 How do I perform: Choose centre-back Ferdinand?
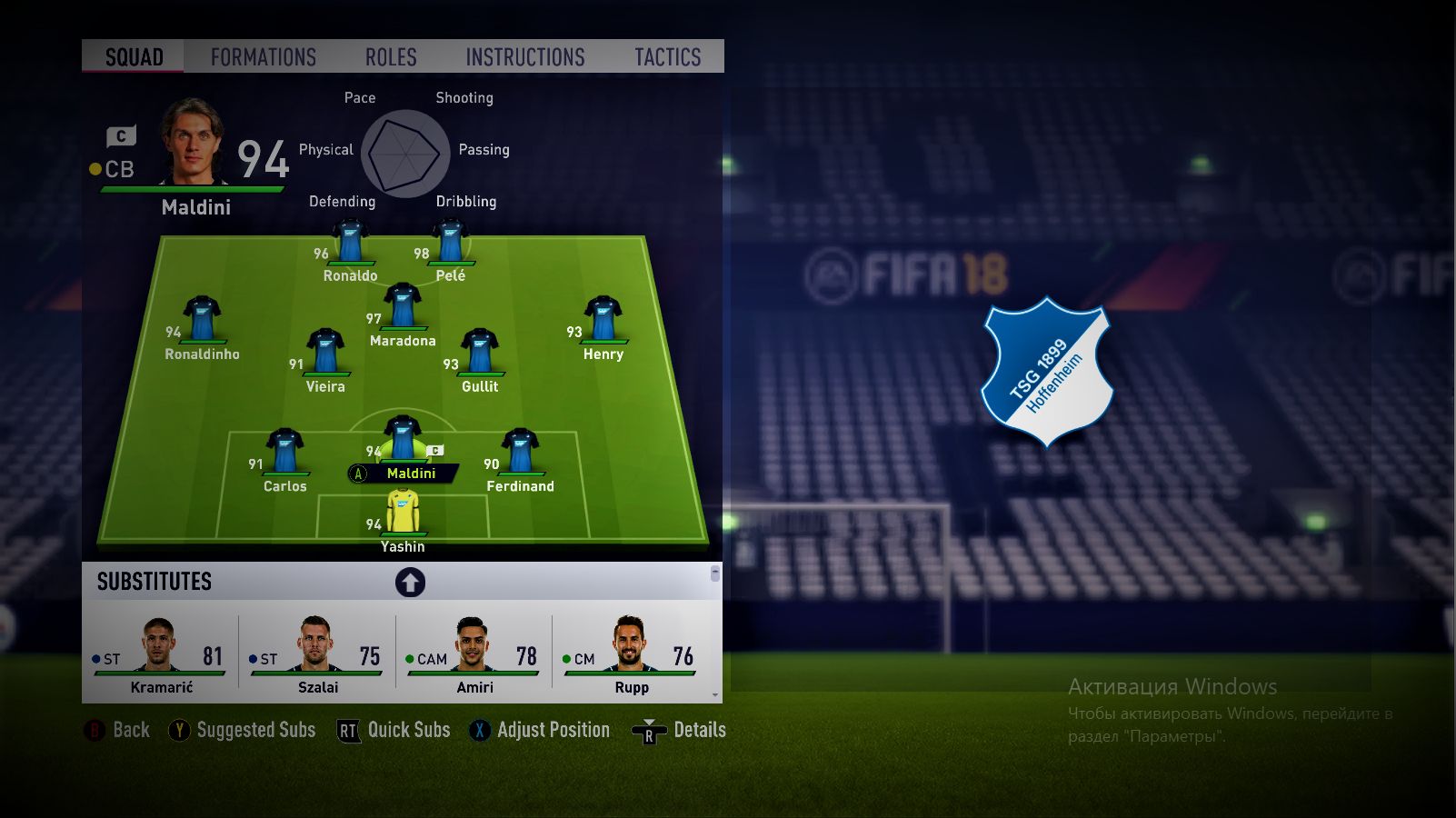520,455
